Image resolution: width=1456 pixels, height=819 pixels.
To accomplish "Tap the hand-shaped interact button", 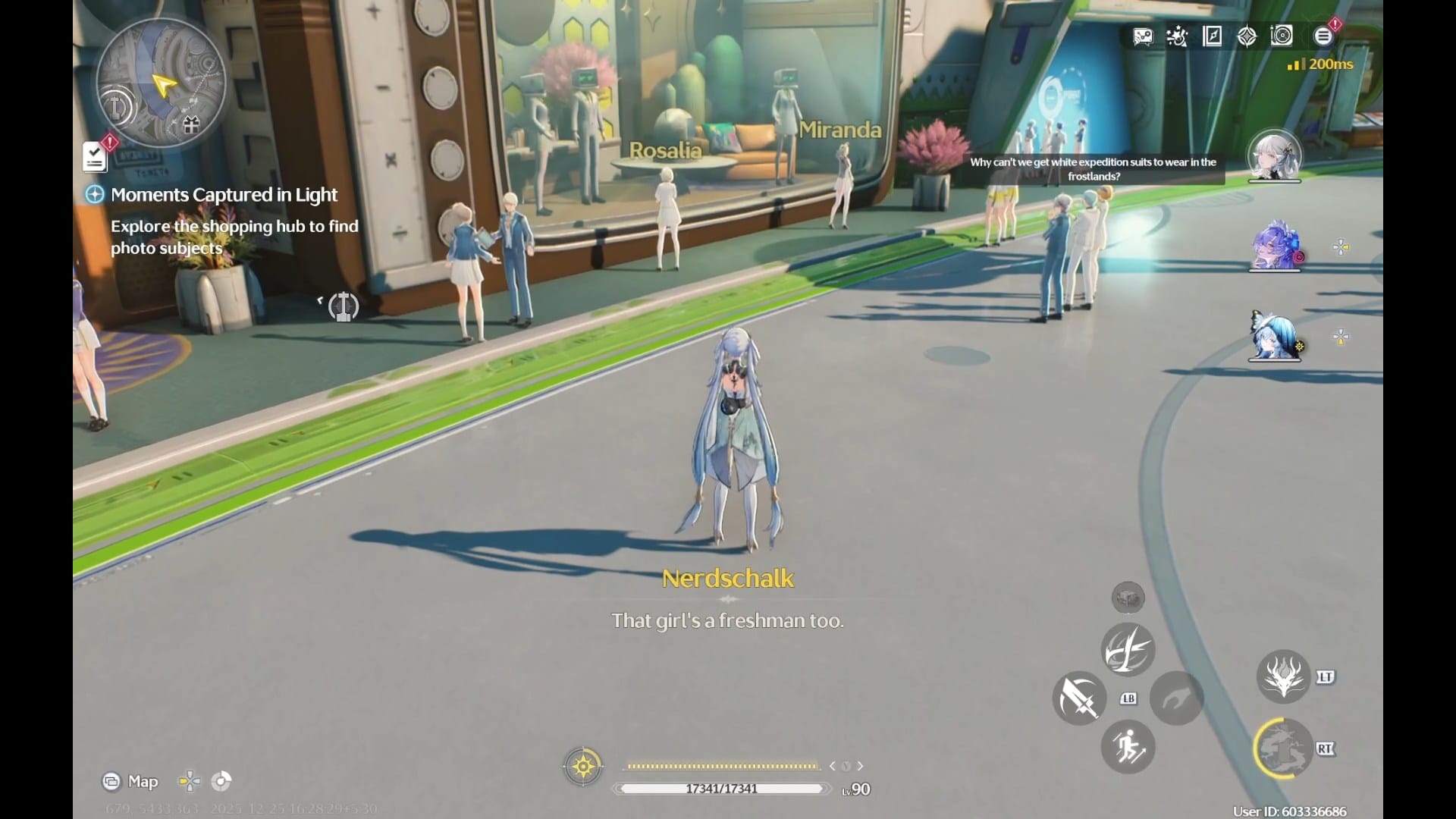I will click(x=1176, y=698).
